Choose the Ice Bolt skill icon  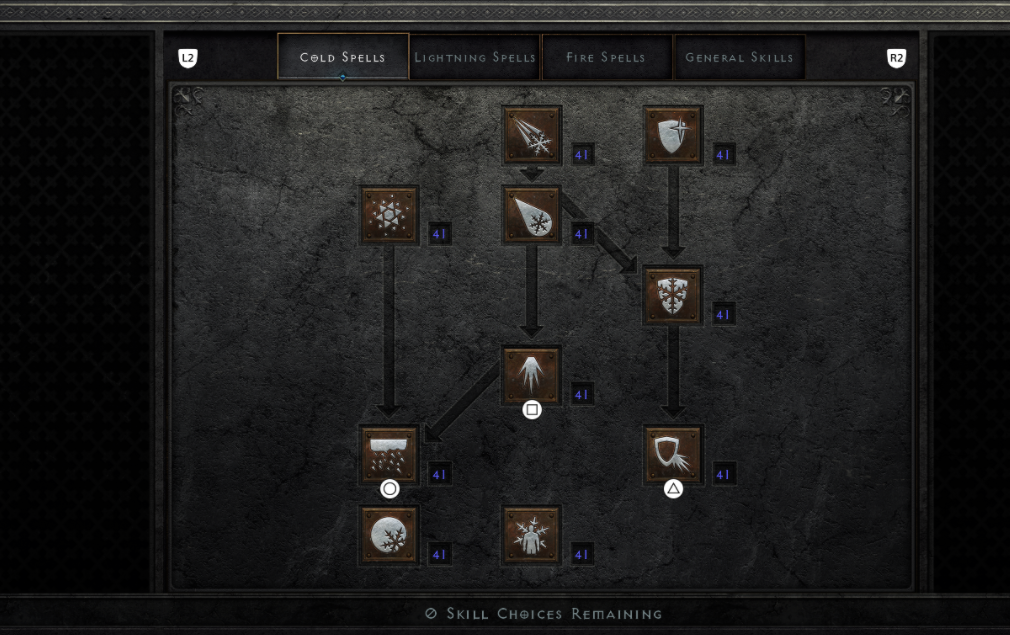pos(532,135)
